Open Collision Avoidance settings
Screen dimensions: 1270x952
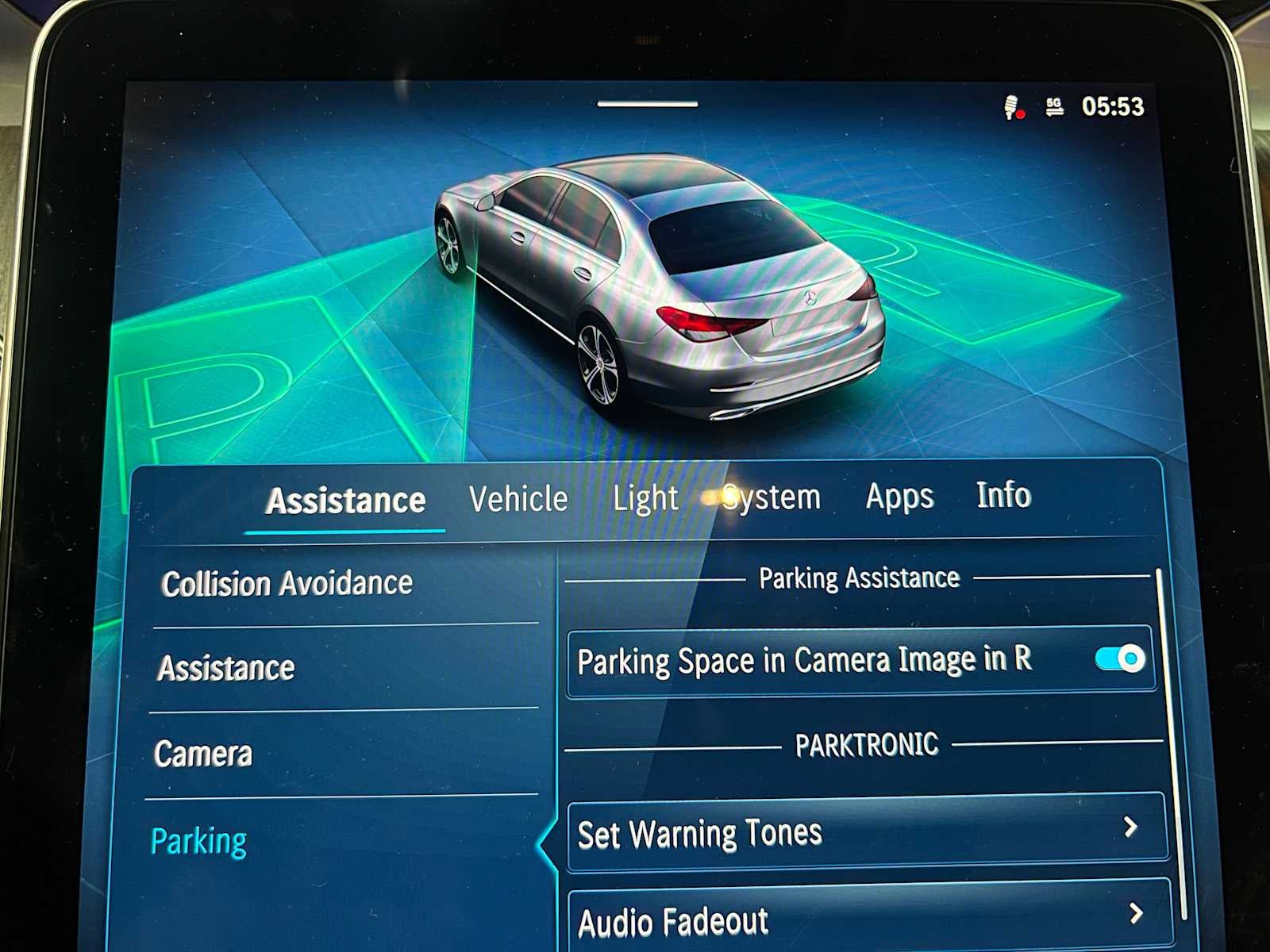(x=286, y=583)
